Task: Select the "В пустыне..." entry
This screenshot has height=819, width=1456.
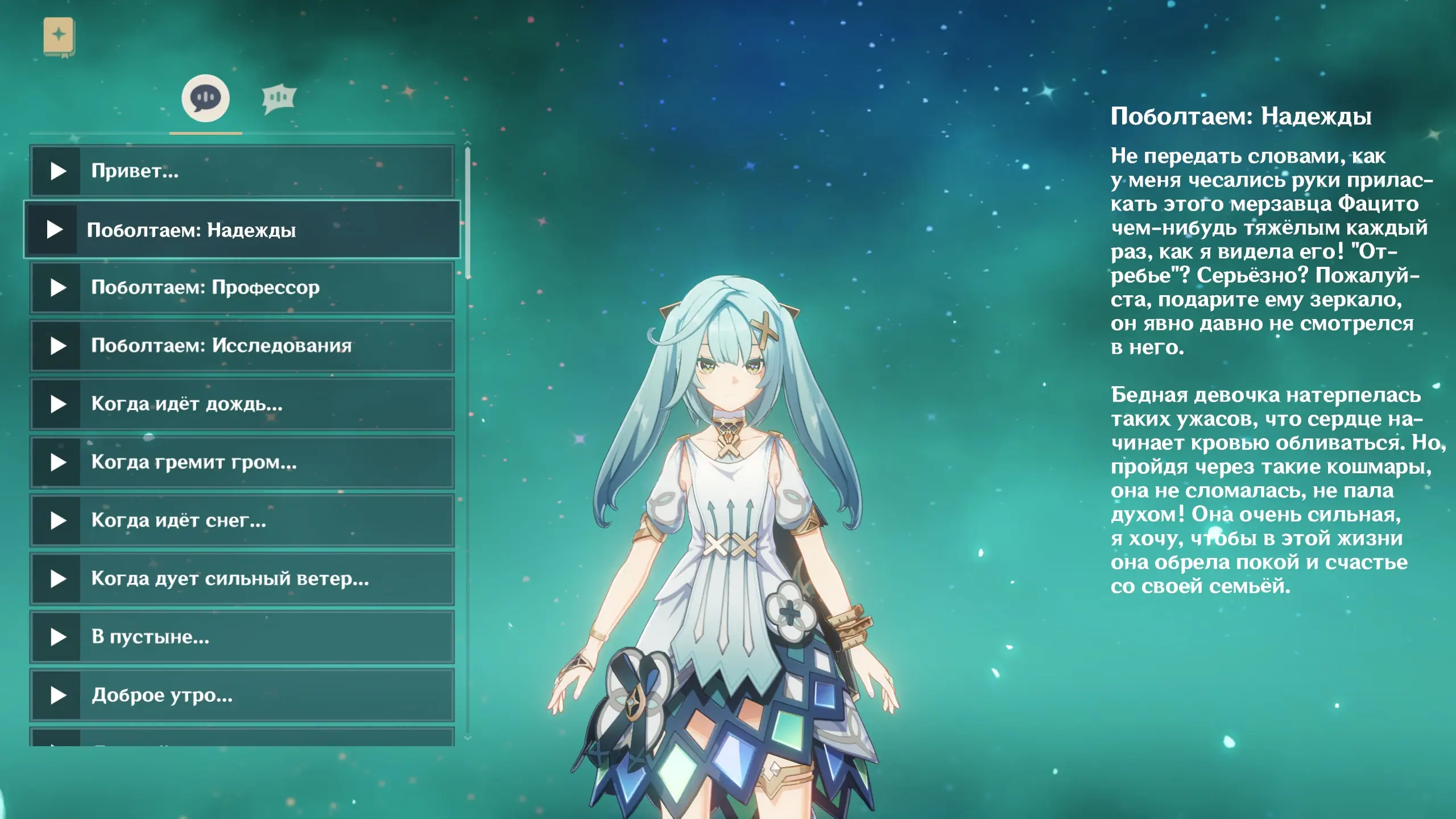Action: 242,637
